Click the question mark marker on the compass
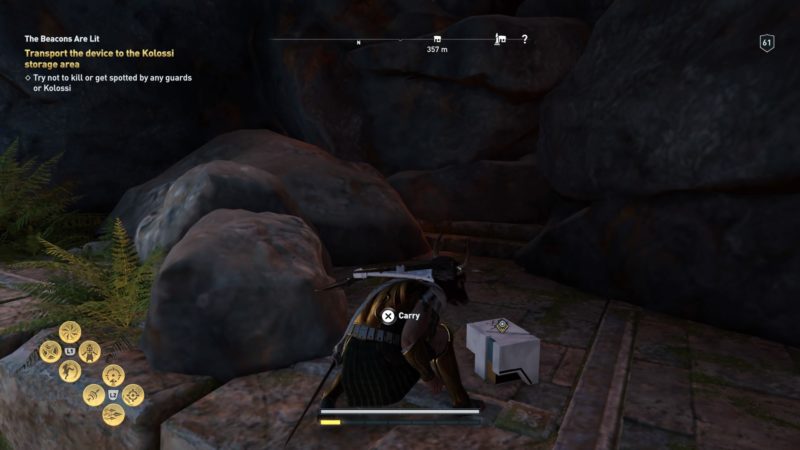 click(x=524, y=40)
